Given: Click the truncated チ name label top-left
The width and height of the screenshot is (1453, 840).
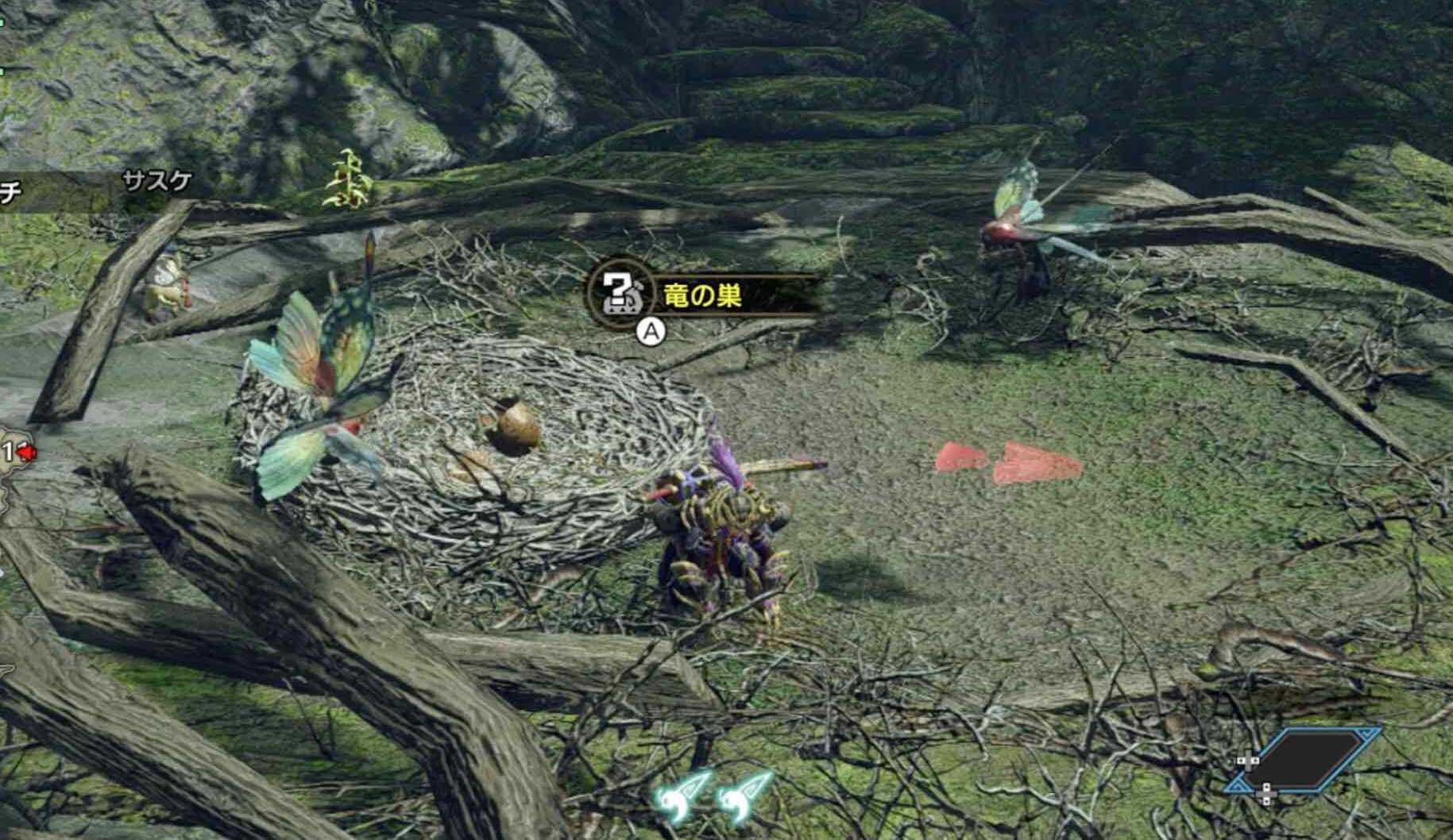Looking at the screenshot, I should tap(10, 191).
